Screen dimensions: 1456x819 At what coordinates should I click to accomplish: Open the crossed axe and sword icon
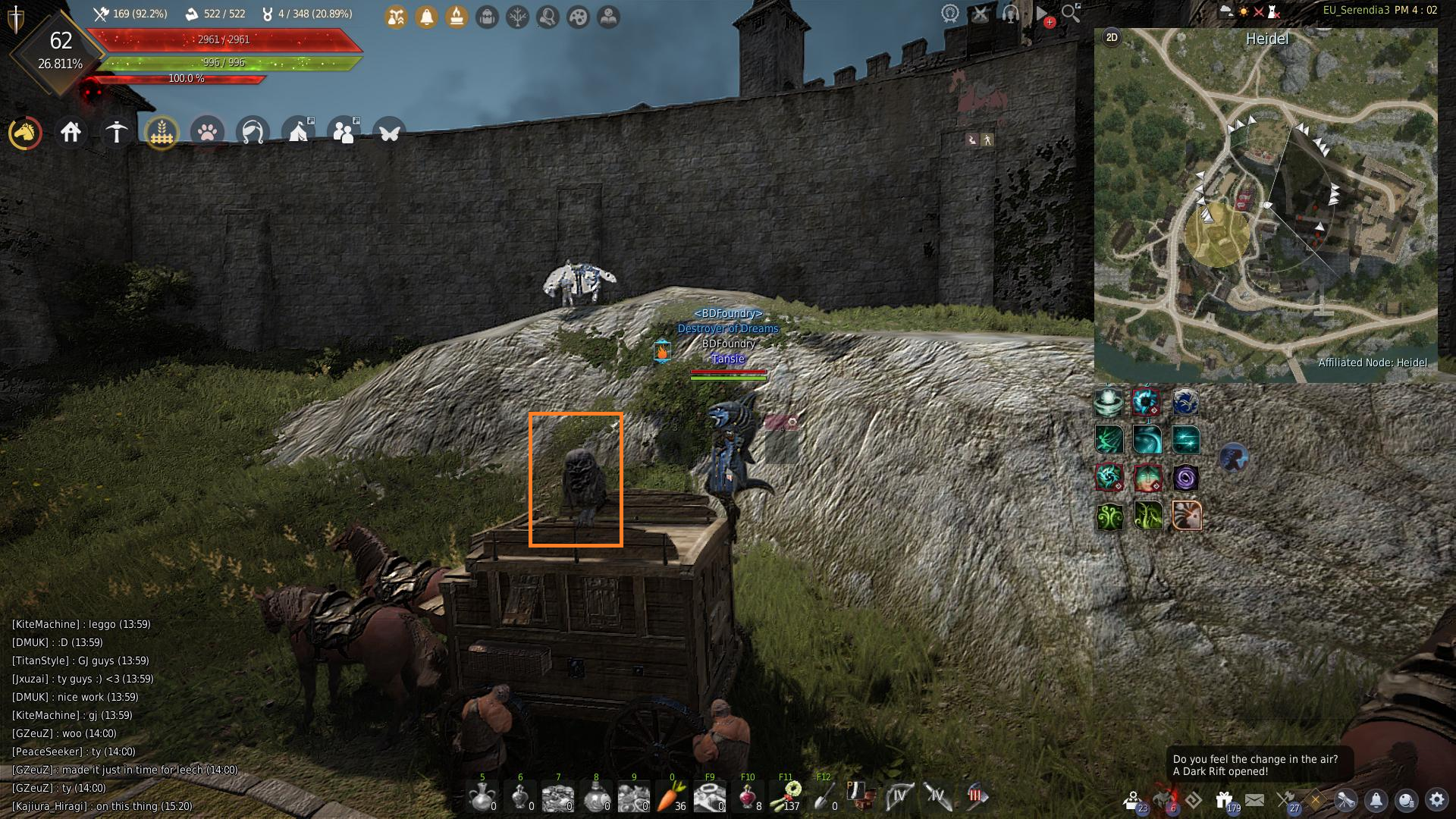click(x=1285, y=799)
